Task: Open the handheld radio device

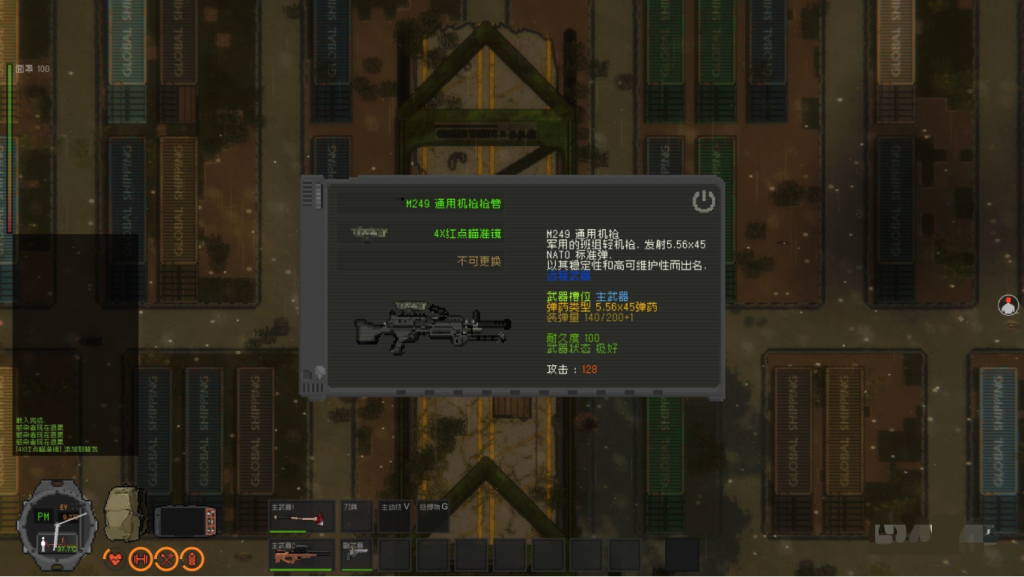Action: point(186,521)
